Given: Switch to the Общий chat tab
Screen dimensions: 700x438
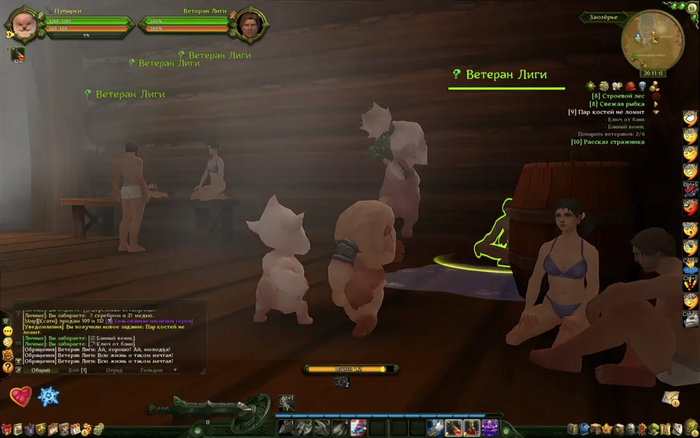Looking at the screenshot, I should coord(40,370).
